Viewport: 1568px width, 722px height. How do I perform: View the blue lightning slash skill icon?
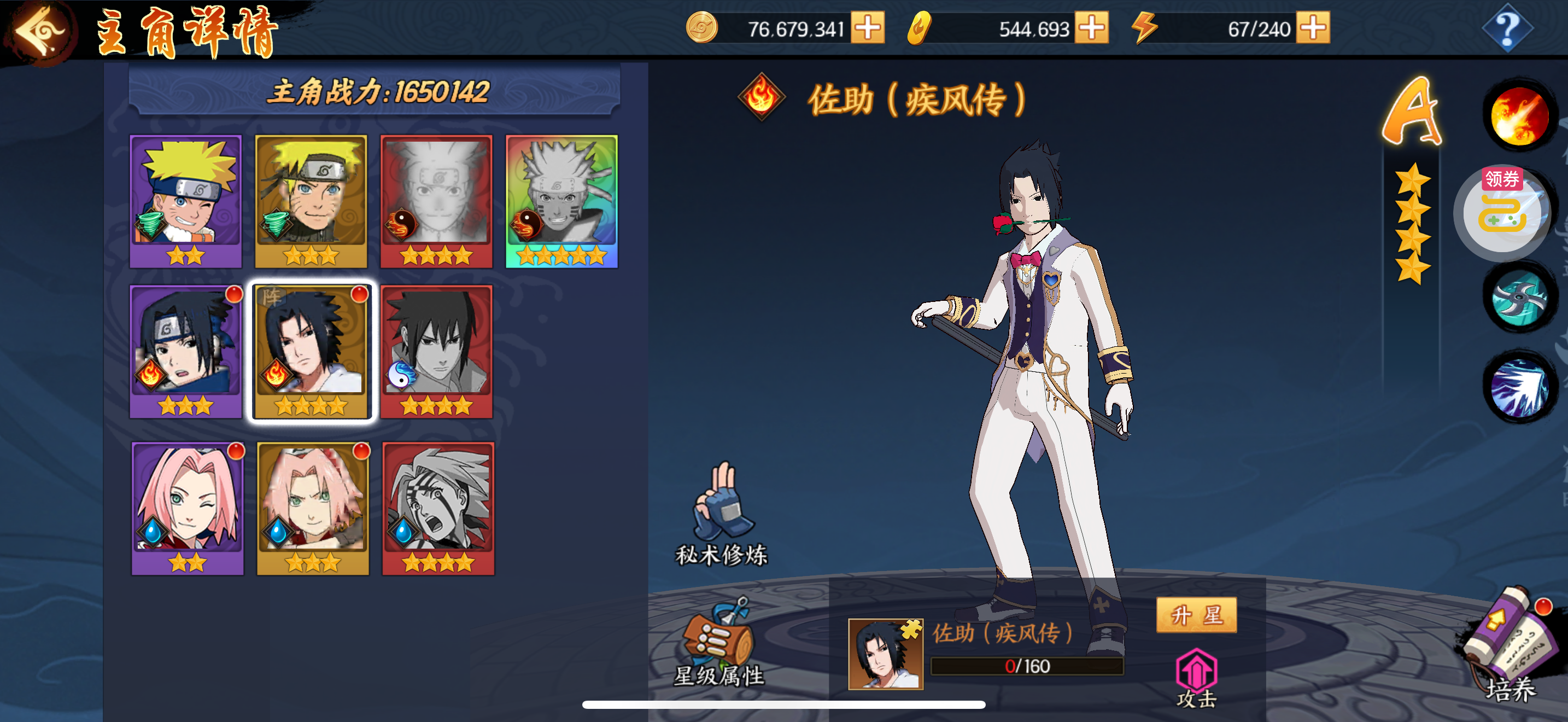click(1519, 388)
